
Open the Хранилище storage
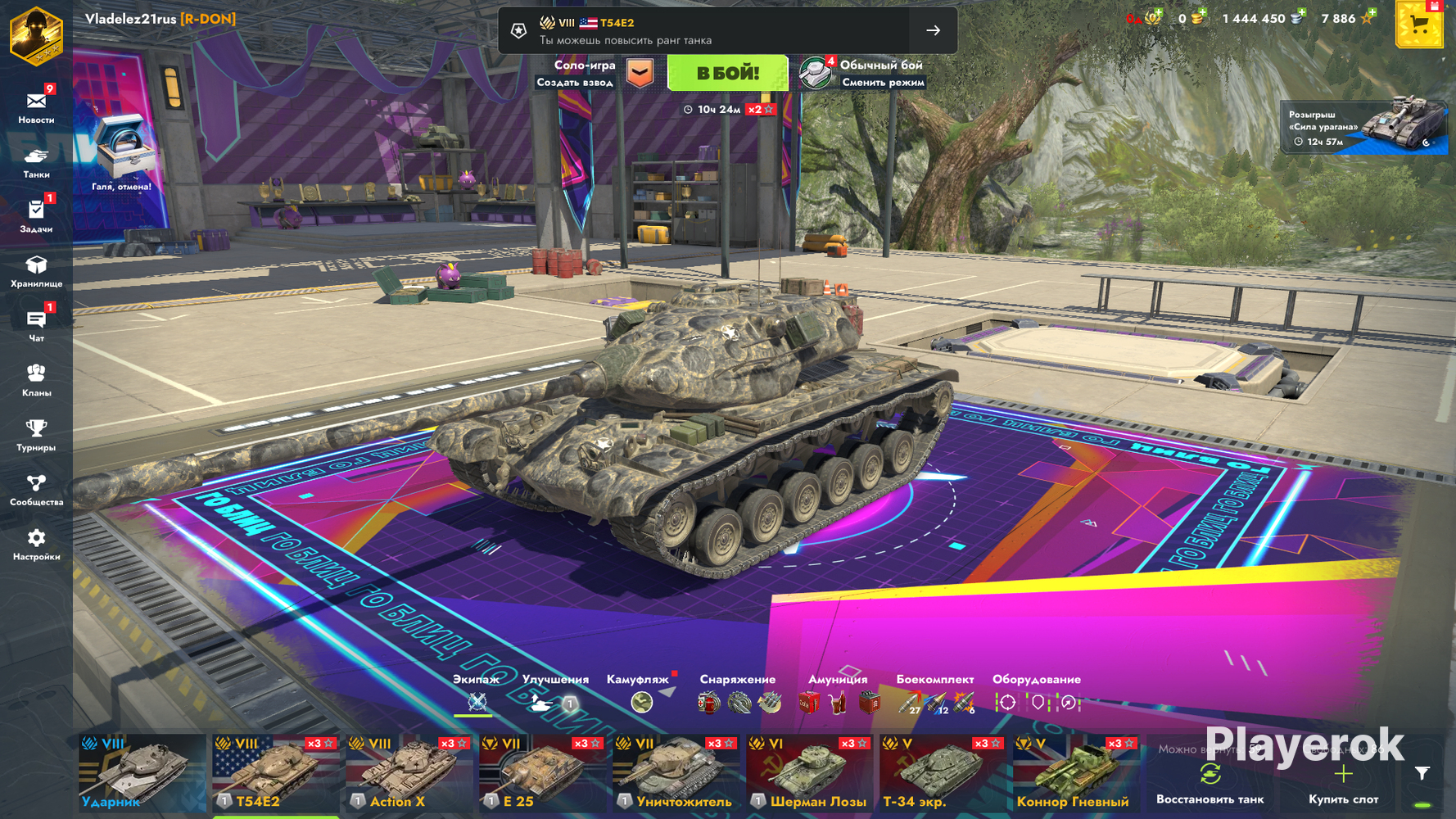[x=36, y=270]
